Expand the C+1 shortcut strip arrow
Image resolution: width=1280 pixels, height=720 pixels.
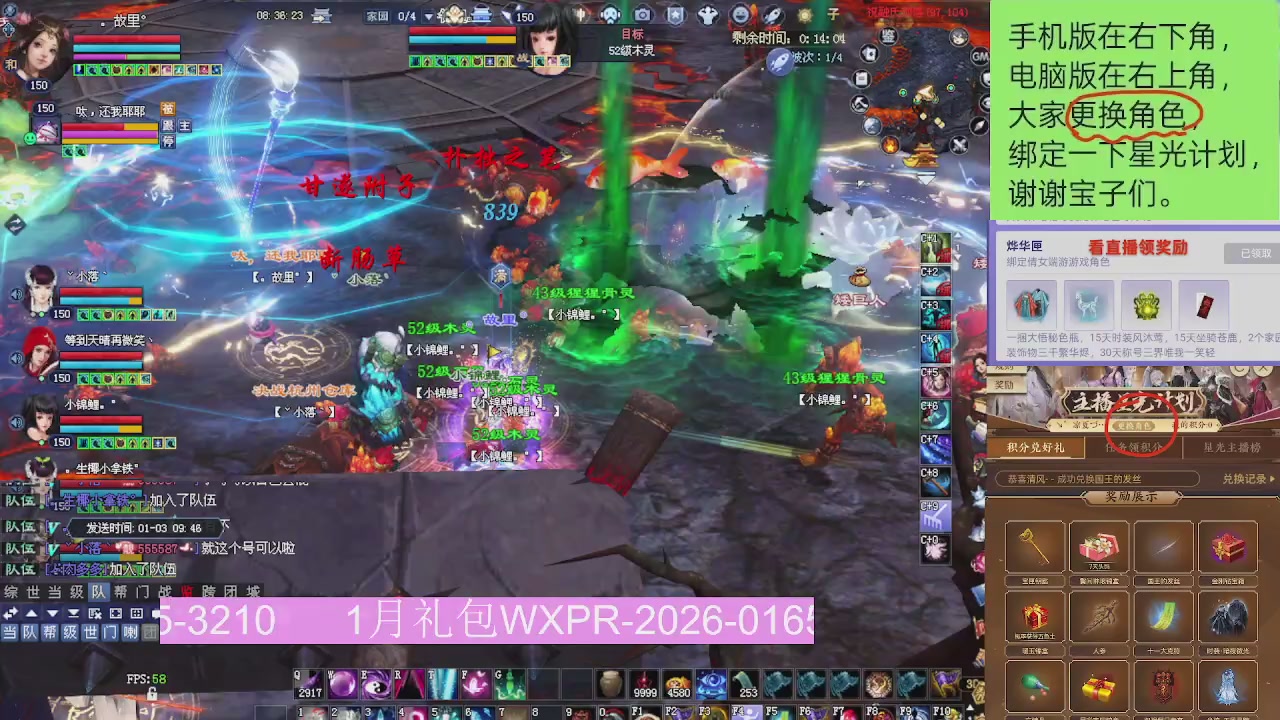[x=959, y=236]
